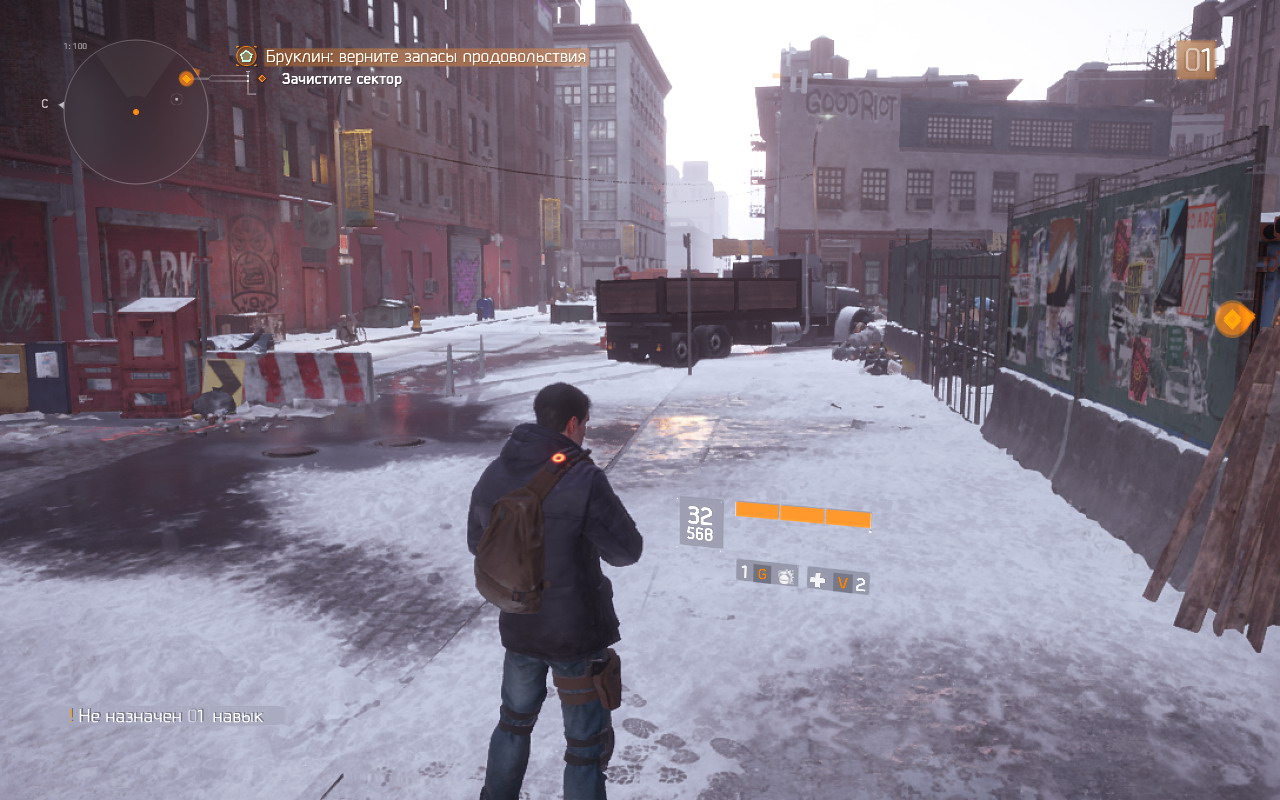Select the Brooklyn food supplies mission title
This screenshot has height=800, width=1280.
pyautogui.click(x=425, y=56)
